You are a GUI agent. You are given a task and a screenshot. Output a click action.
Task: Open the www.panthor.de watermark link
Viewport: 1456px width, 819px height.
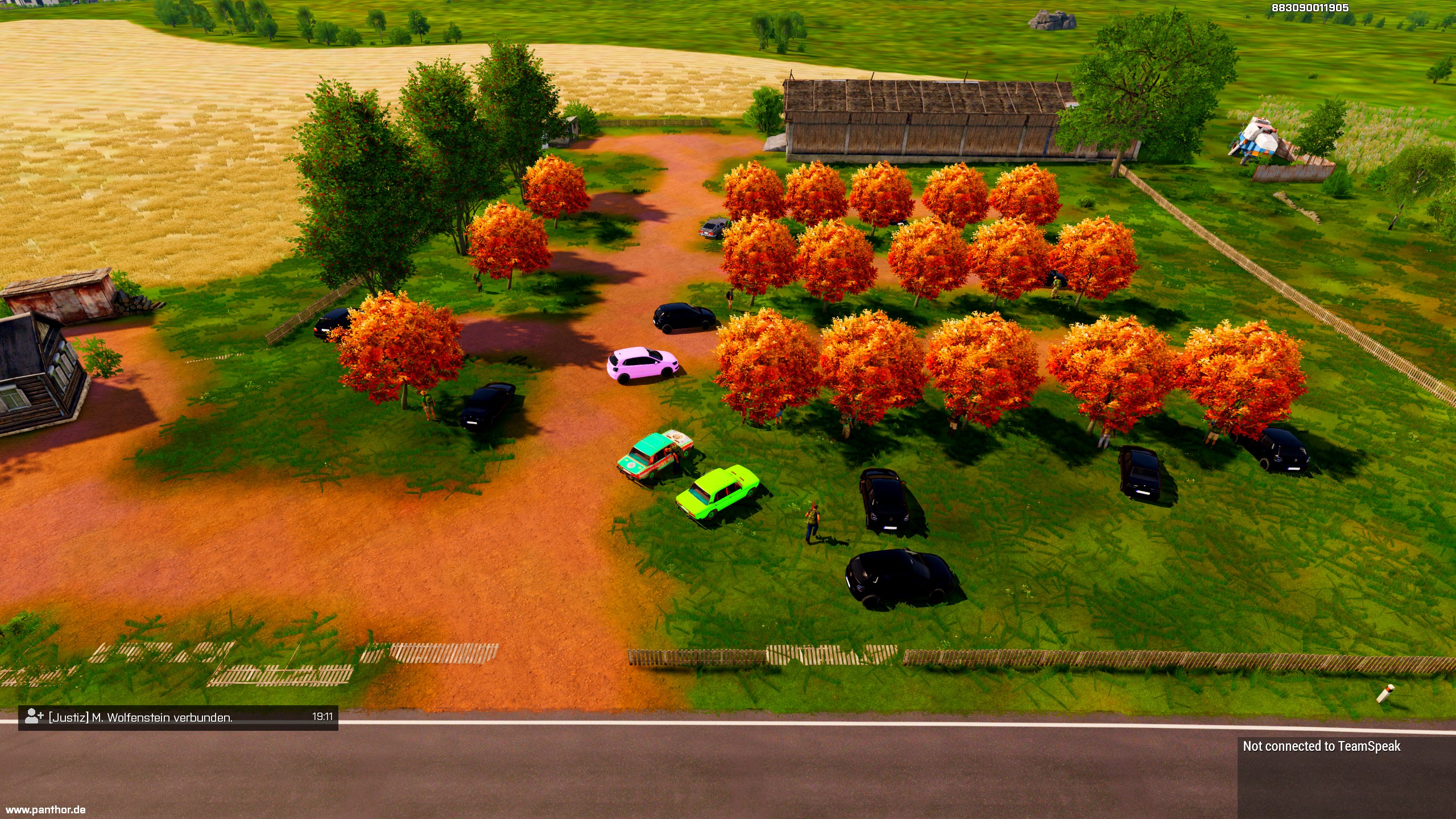coord(45,809)
